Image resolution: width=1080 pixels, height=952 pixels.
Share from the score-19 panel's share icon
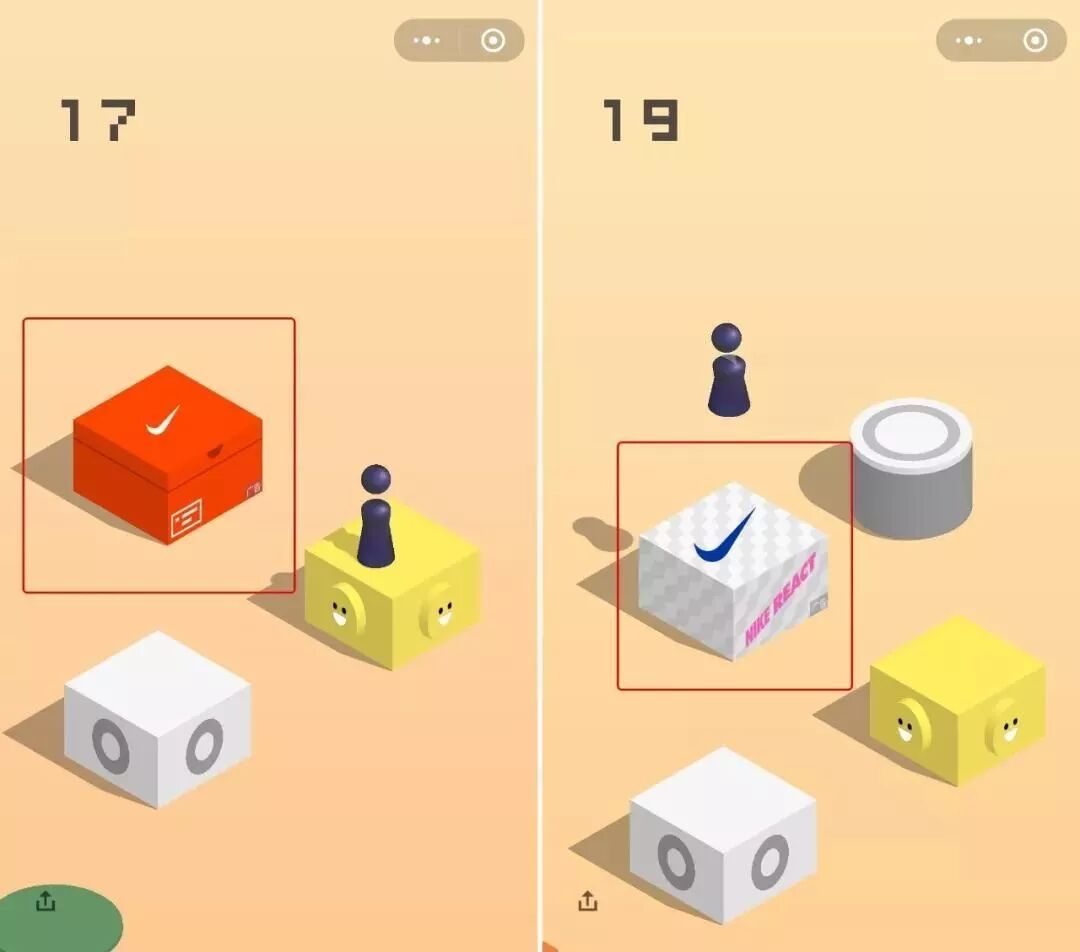pyautogui.click(x=587, y=901)
